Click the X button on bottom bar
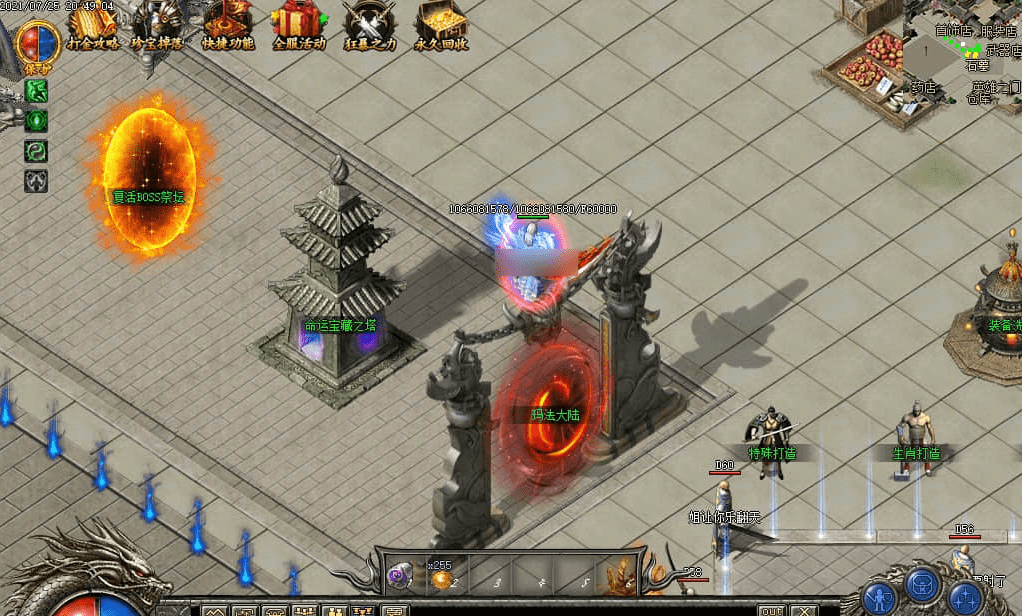The height and width of the screenshot is (616, 1022). (802, 610)
